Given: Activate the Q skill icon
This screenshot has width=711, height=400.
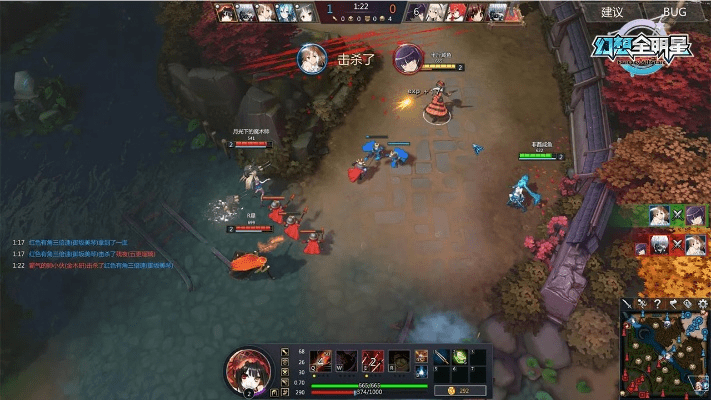Looking at the screenshot, I should [x=321, y=359].
